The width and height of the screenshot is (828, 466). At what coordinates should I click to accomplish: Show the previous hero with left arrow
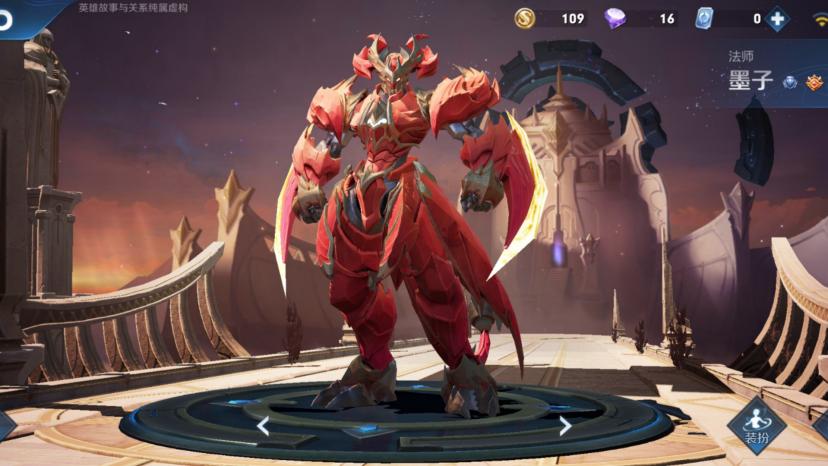(263, 426)
